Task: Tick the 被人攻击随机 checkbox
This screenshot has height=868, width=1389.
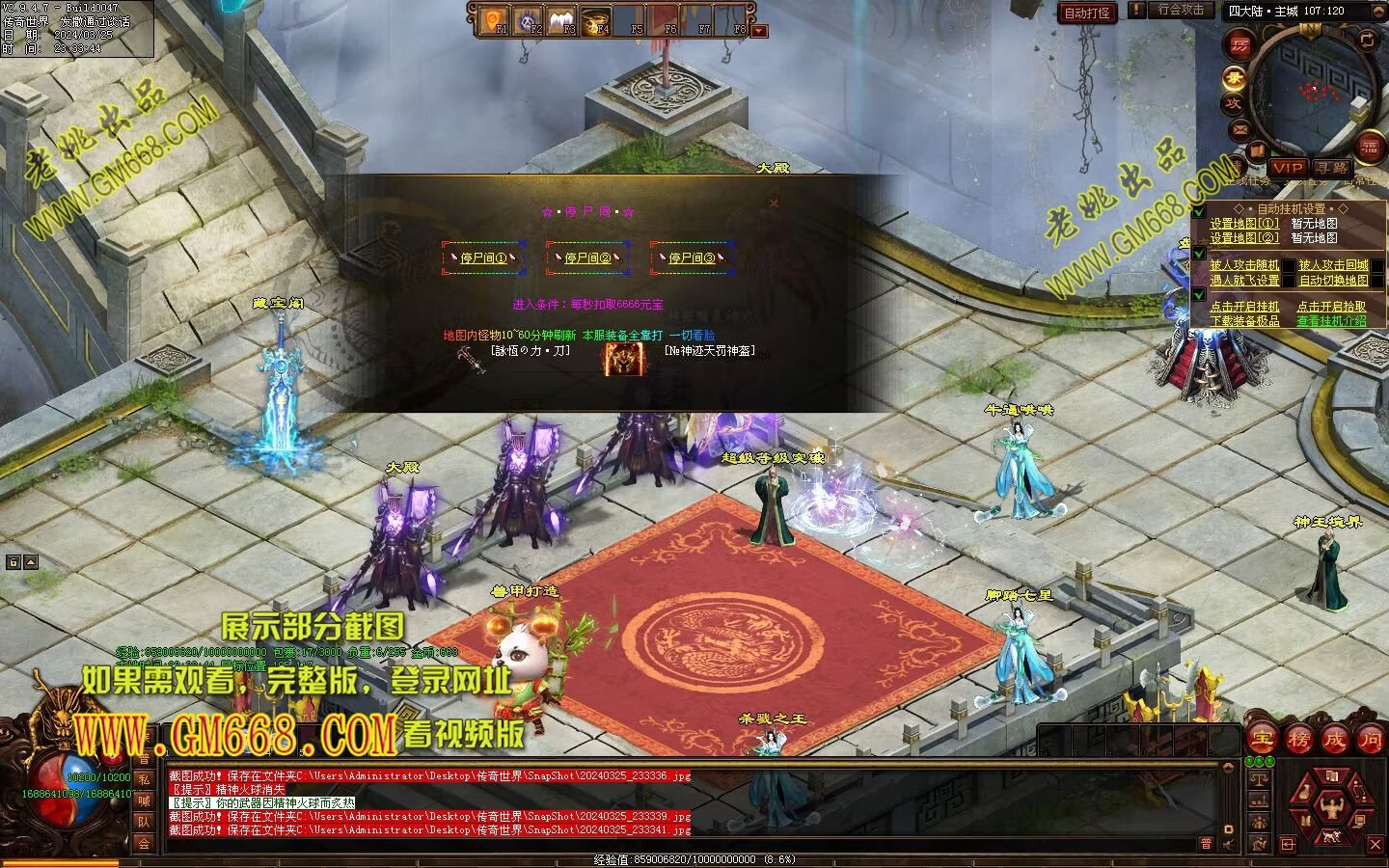Action: tap(1244, 265)
